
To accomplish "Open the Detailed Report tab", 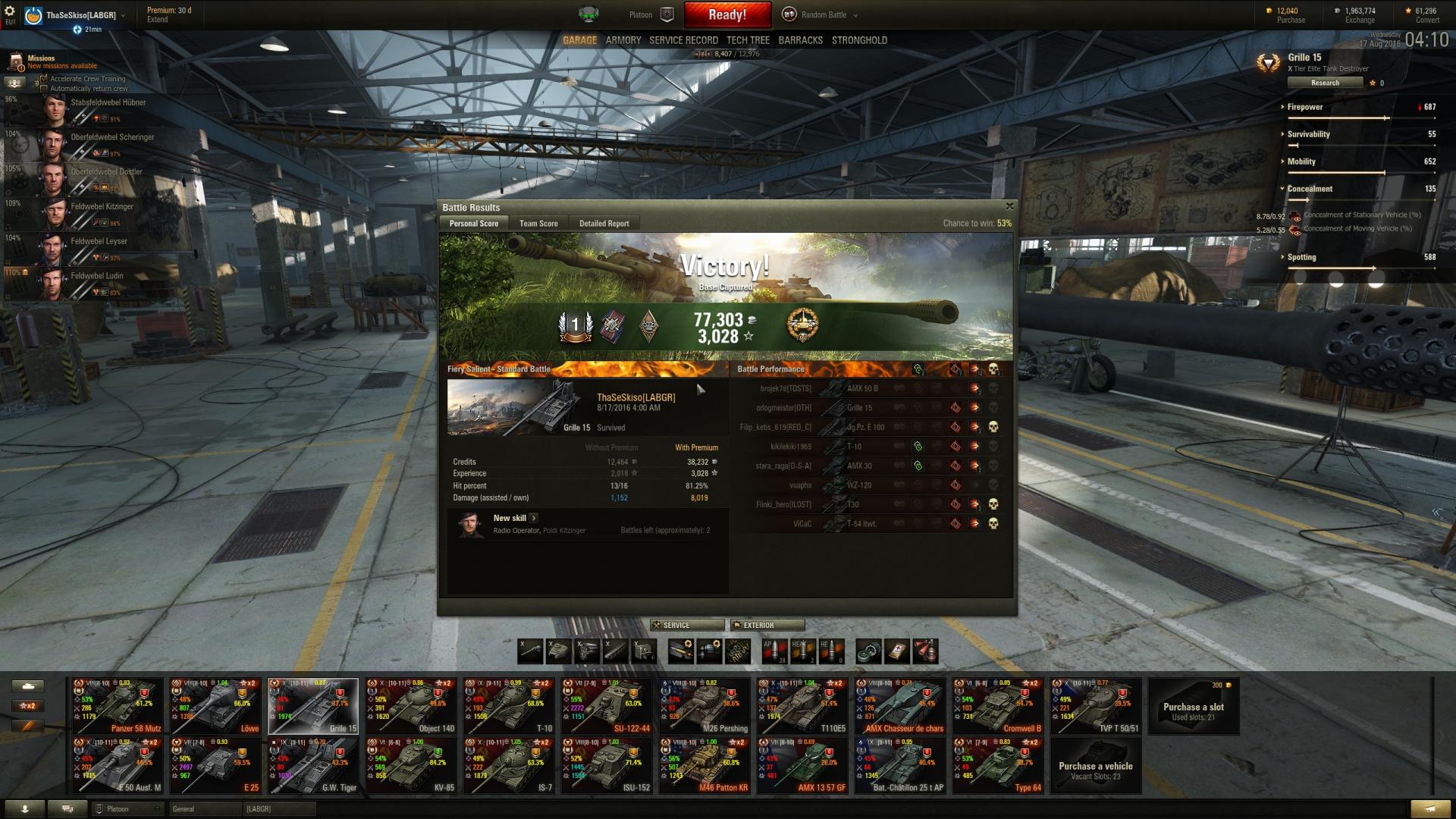I will pos(604,224).
